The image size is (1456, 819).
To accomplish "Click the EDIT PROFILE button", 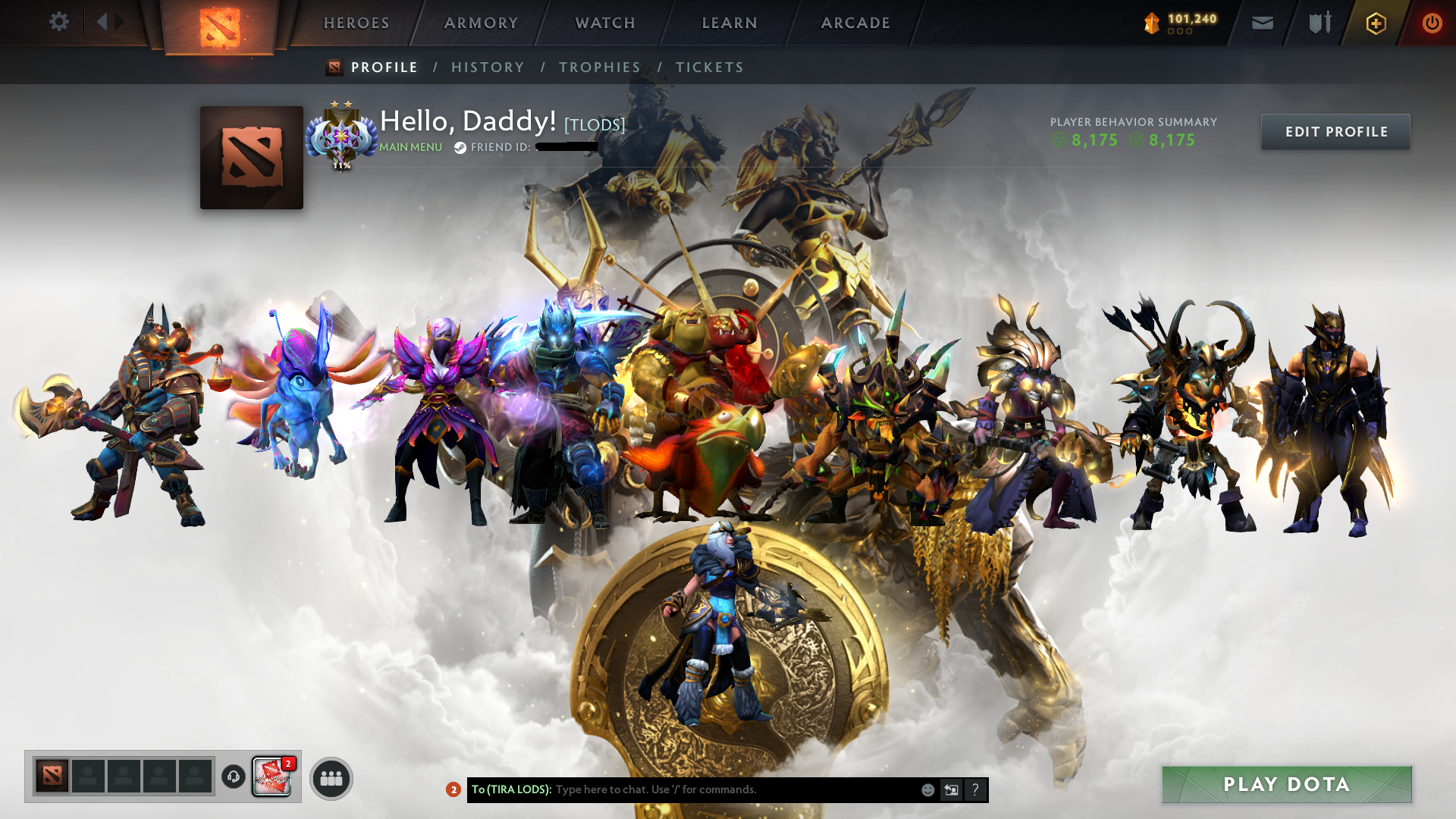I will [1335, 131].
